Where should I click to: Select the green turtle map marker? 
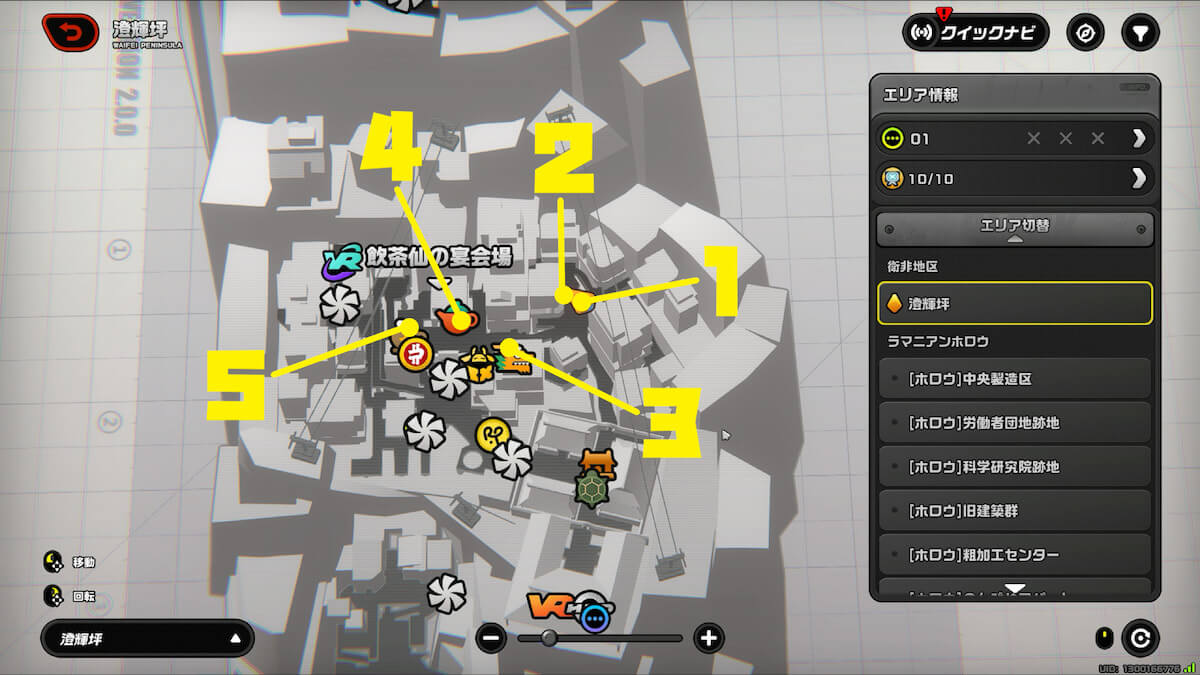click(592, 489)
